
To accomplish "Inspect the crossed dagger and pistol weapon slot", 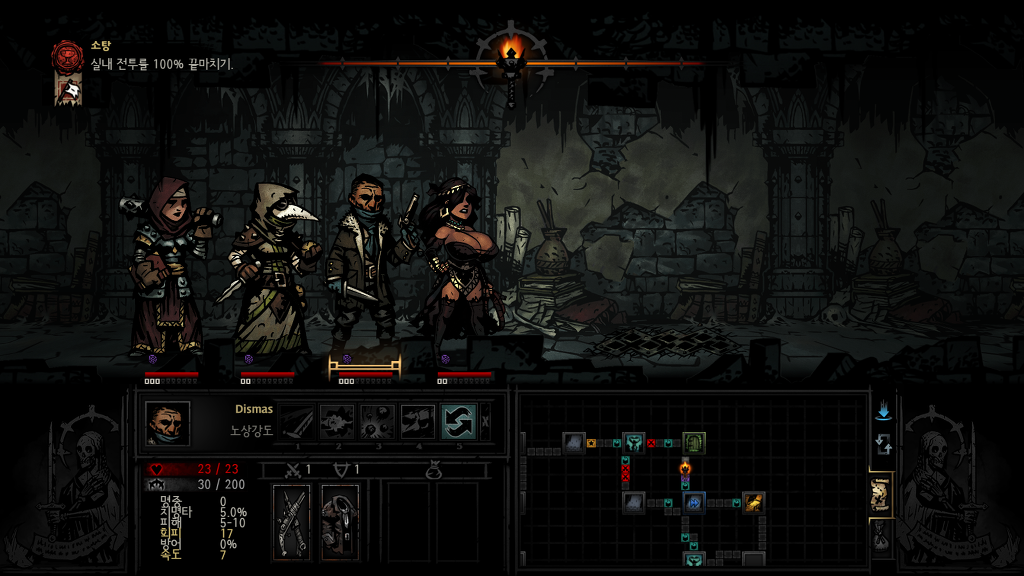I will pyautogui.click(x=292, y=521).
